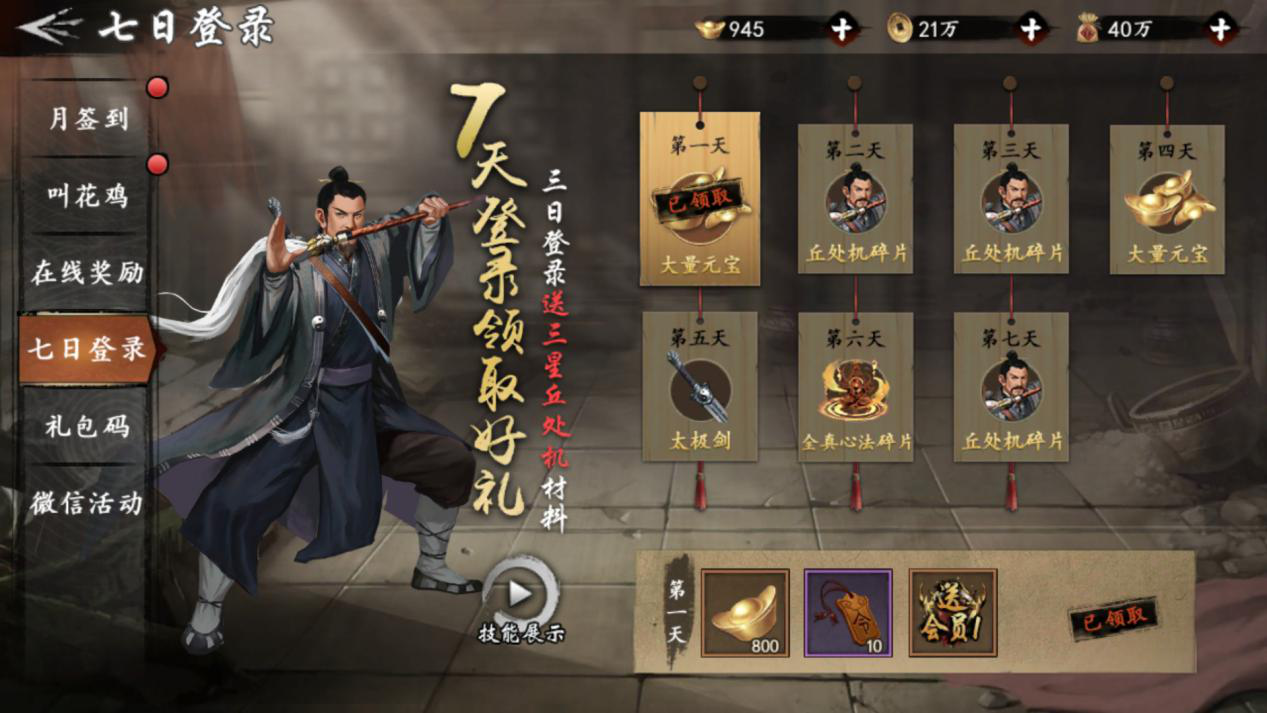View the 第五天 太极剑 reward
Viewport: 1267px width, 713px height.
pyautogui.click(x=699, y=387)
